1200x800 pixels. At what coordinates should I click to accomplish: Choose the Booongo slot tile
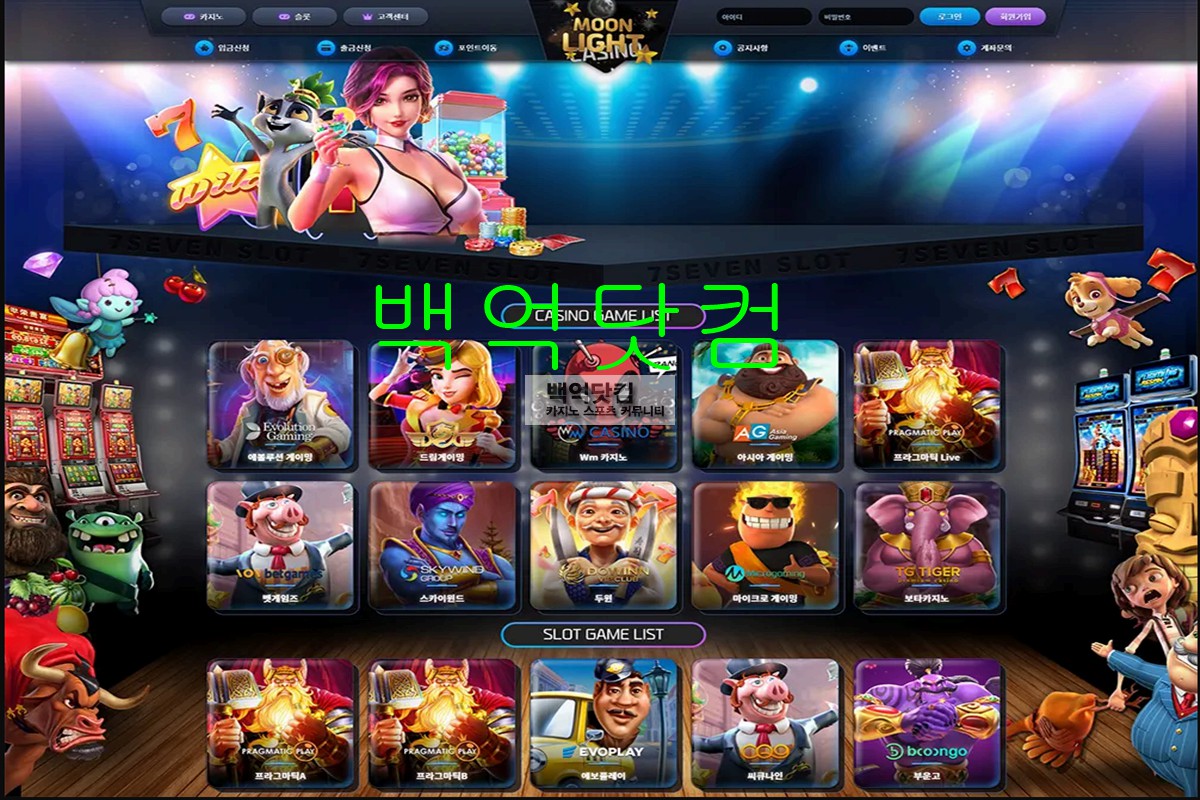(927, 722)
